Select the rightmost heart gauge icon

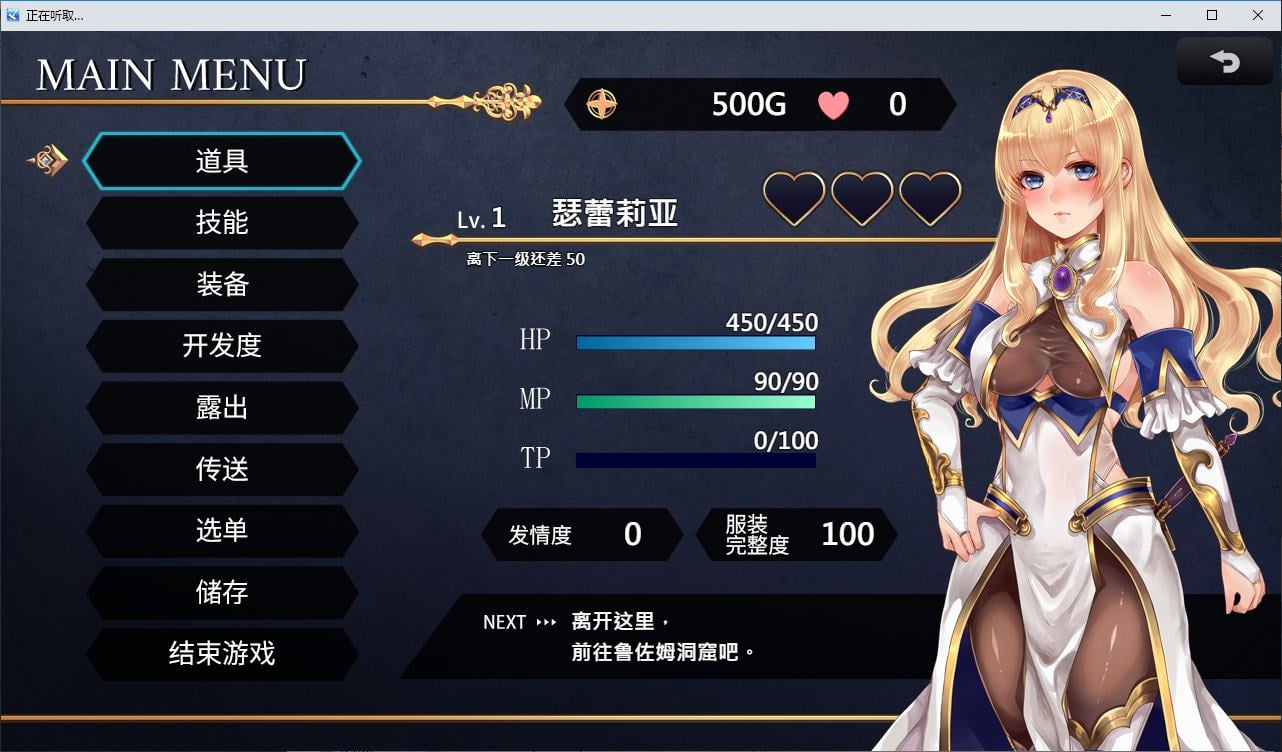(x=929, y=199)
